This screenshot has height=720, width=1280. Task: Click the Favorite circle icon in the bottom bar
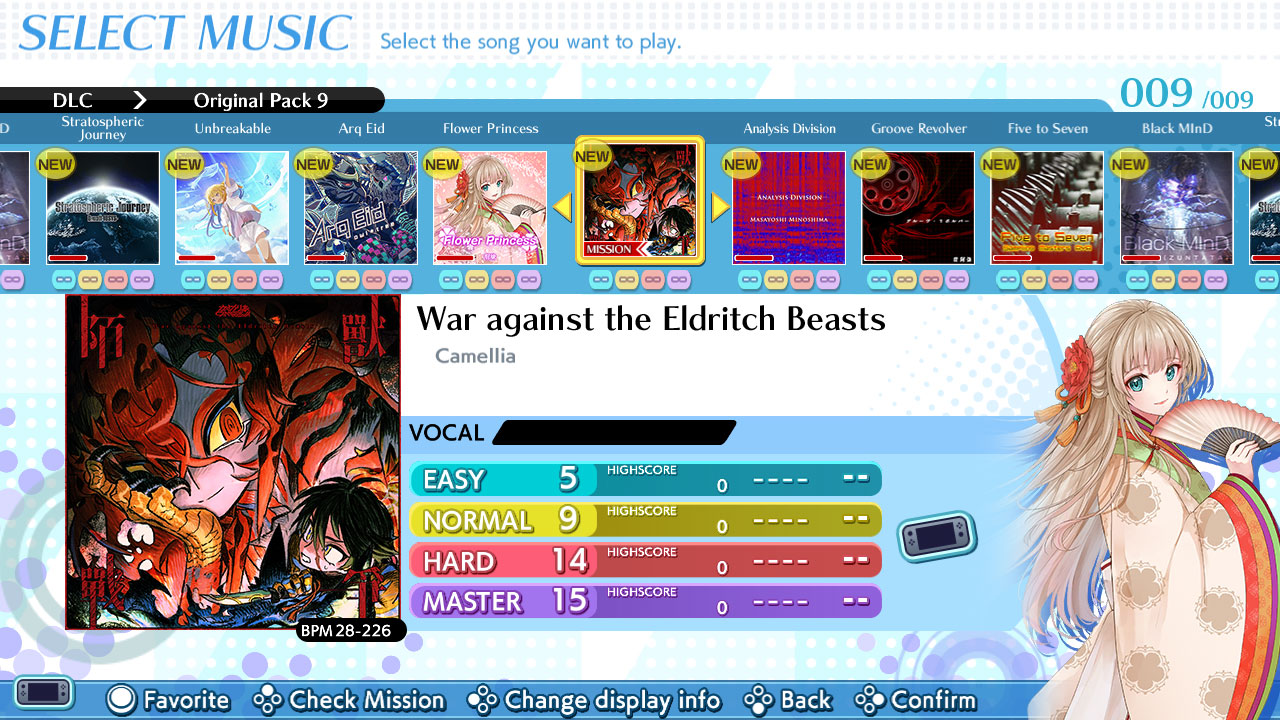point(121,700)
